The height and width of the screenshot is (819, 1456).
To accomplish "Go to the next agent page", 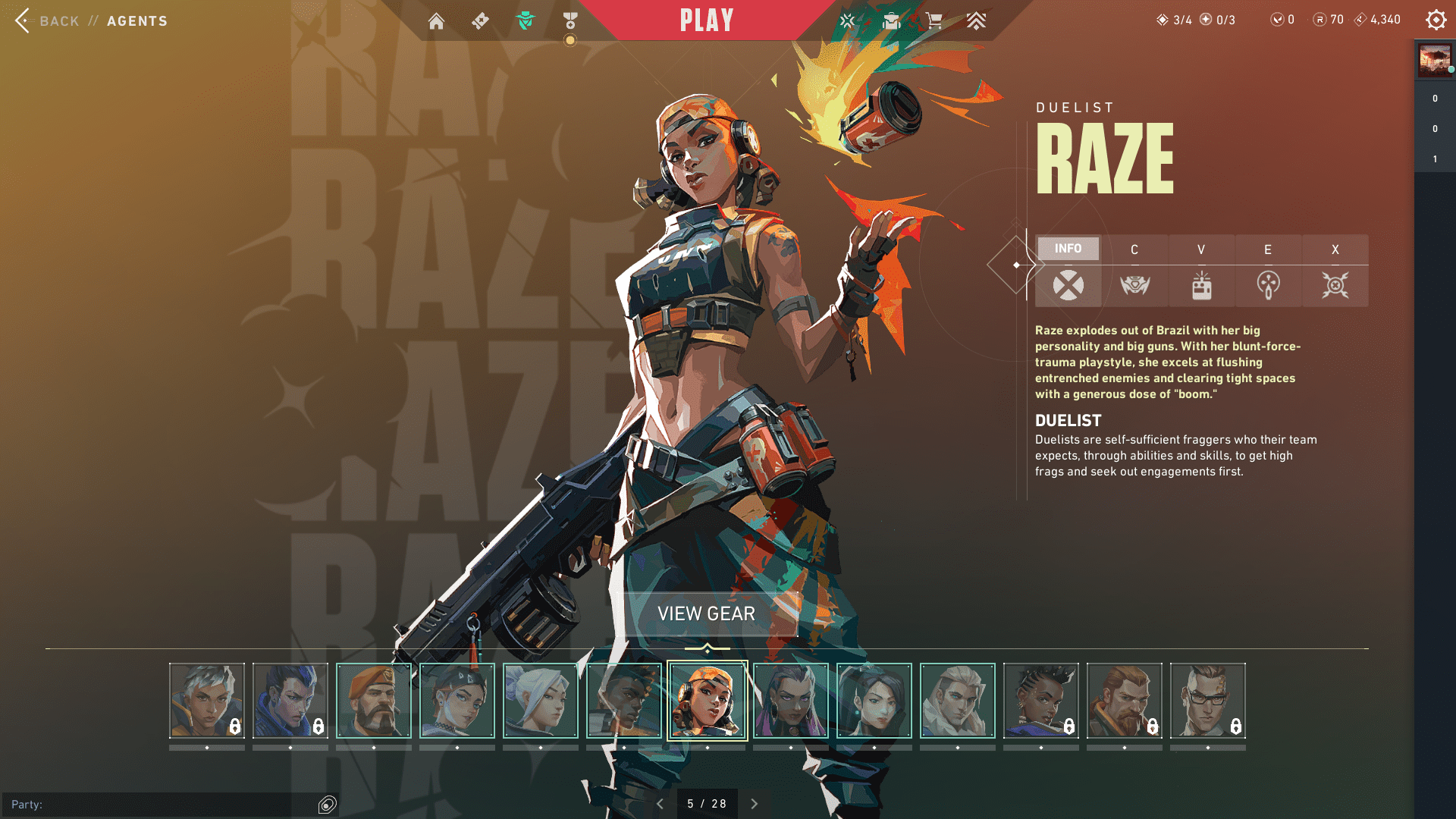I will pyautogui.click(x=755, y=804).
